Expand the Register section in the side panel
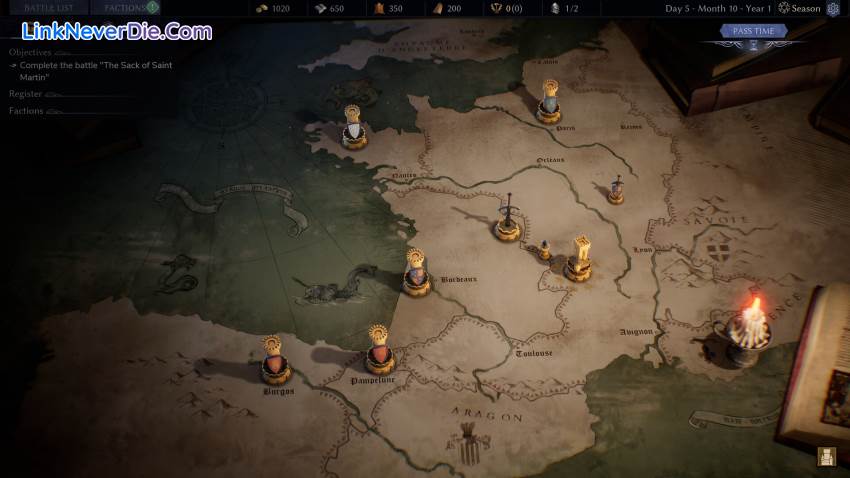The width and height of the screenshot is (850, 478). click(x=26, y=94)
